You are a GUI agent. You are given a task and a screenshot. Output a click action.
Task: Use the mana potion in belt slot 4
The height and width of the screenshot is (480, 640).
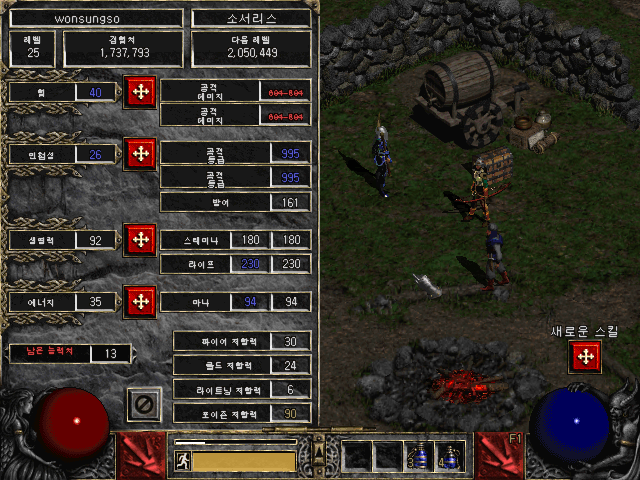451,457
